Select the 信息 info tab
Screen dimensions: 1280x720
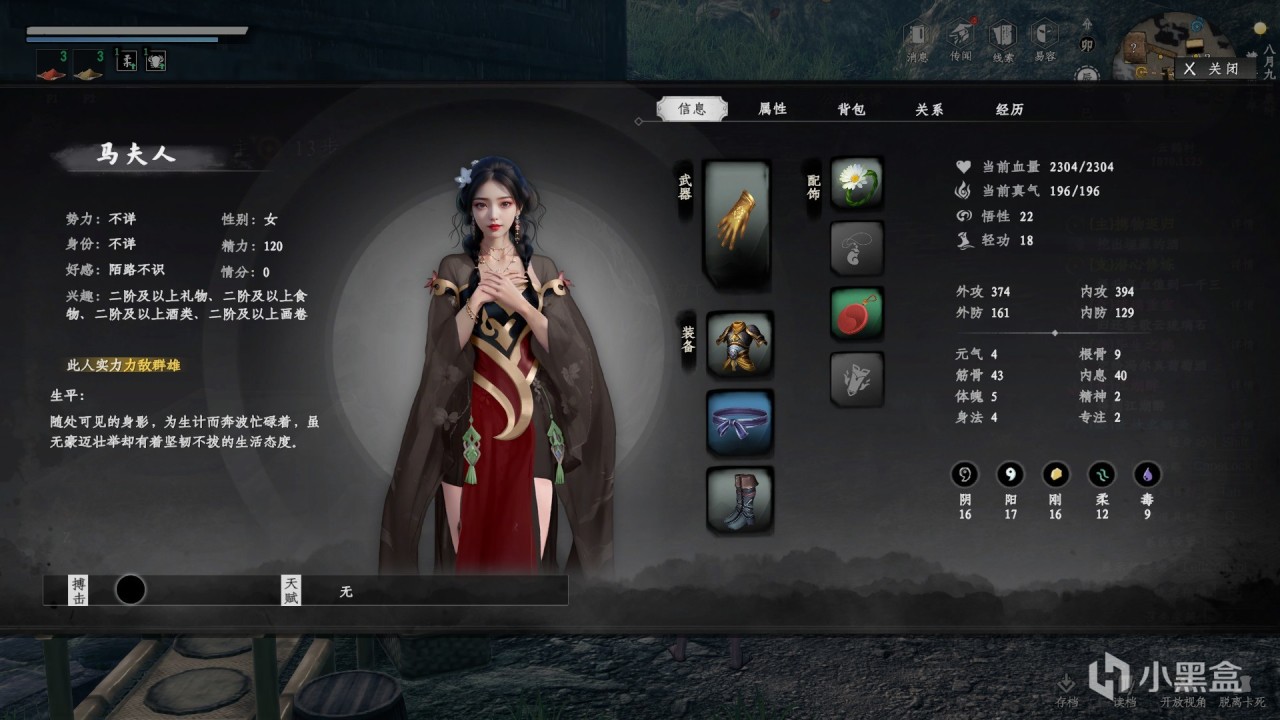pyautogui.click(x=692, y=109)
